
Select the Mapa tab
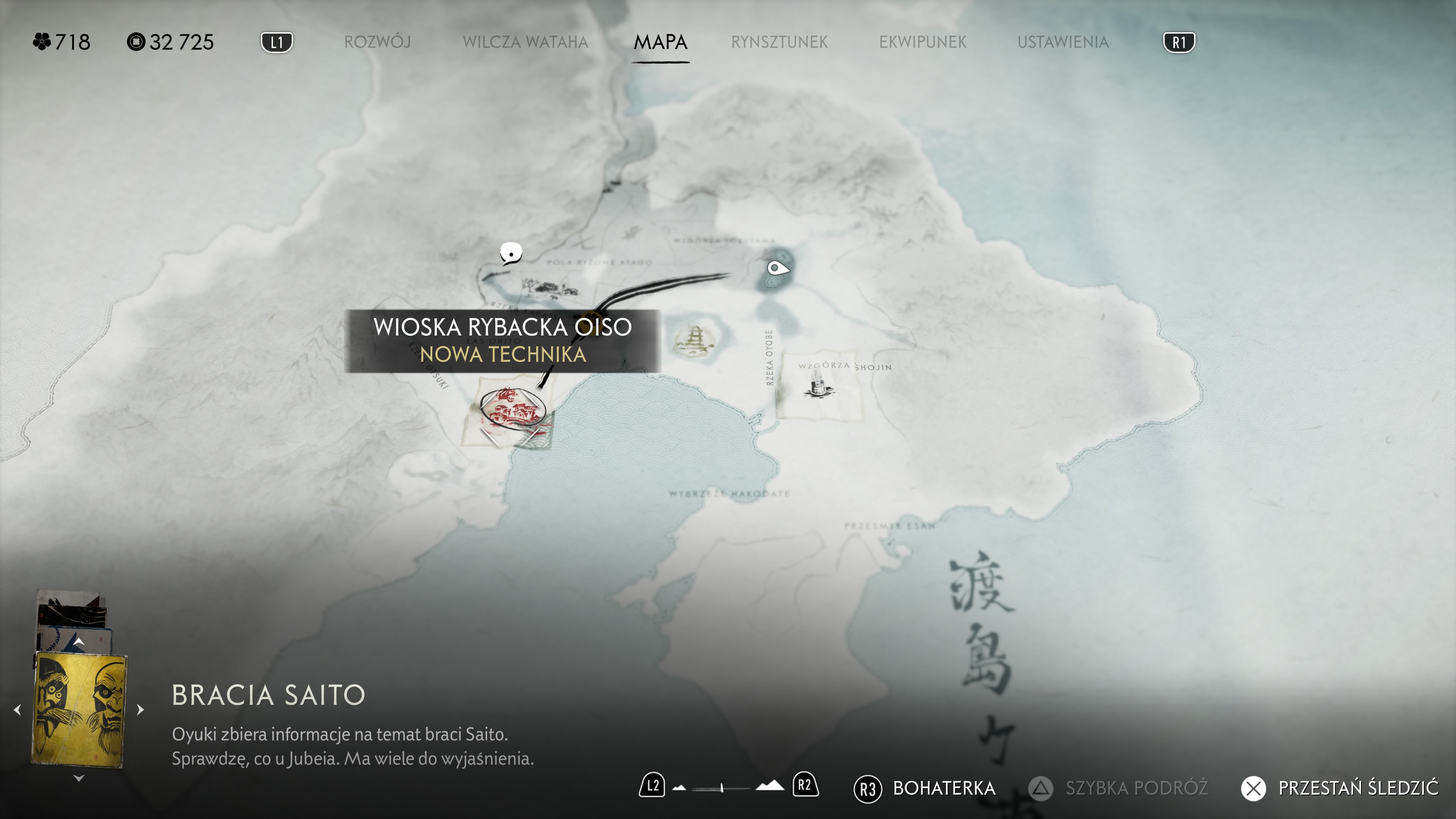pyautogui.click(x=660, y=42)
